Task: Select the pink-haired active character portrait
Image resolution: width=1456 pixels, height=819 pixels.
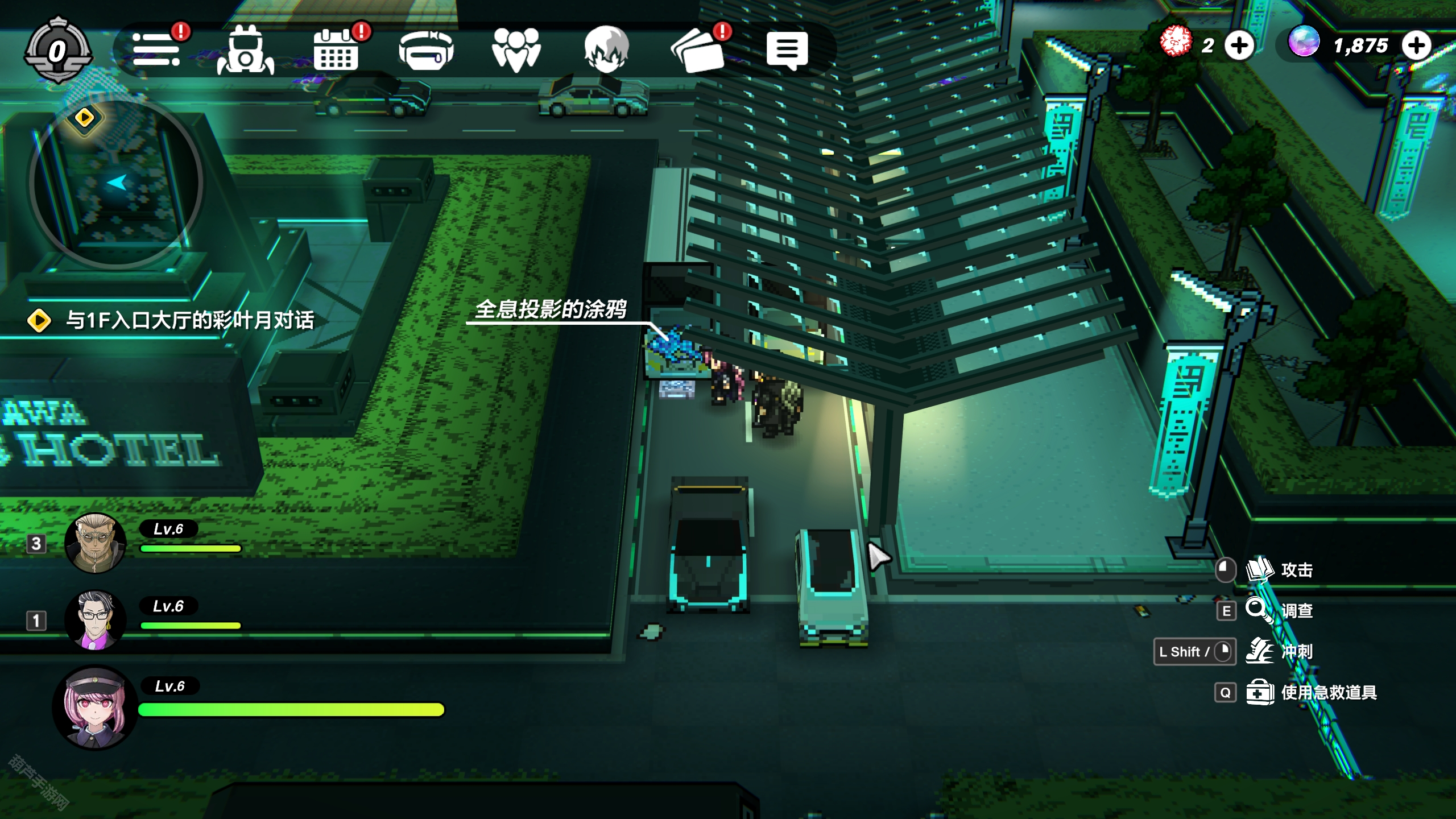Action: pyautogui.click(x=95, y=708)
